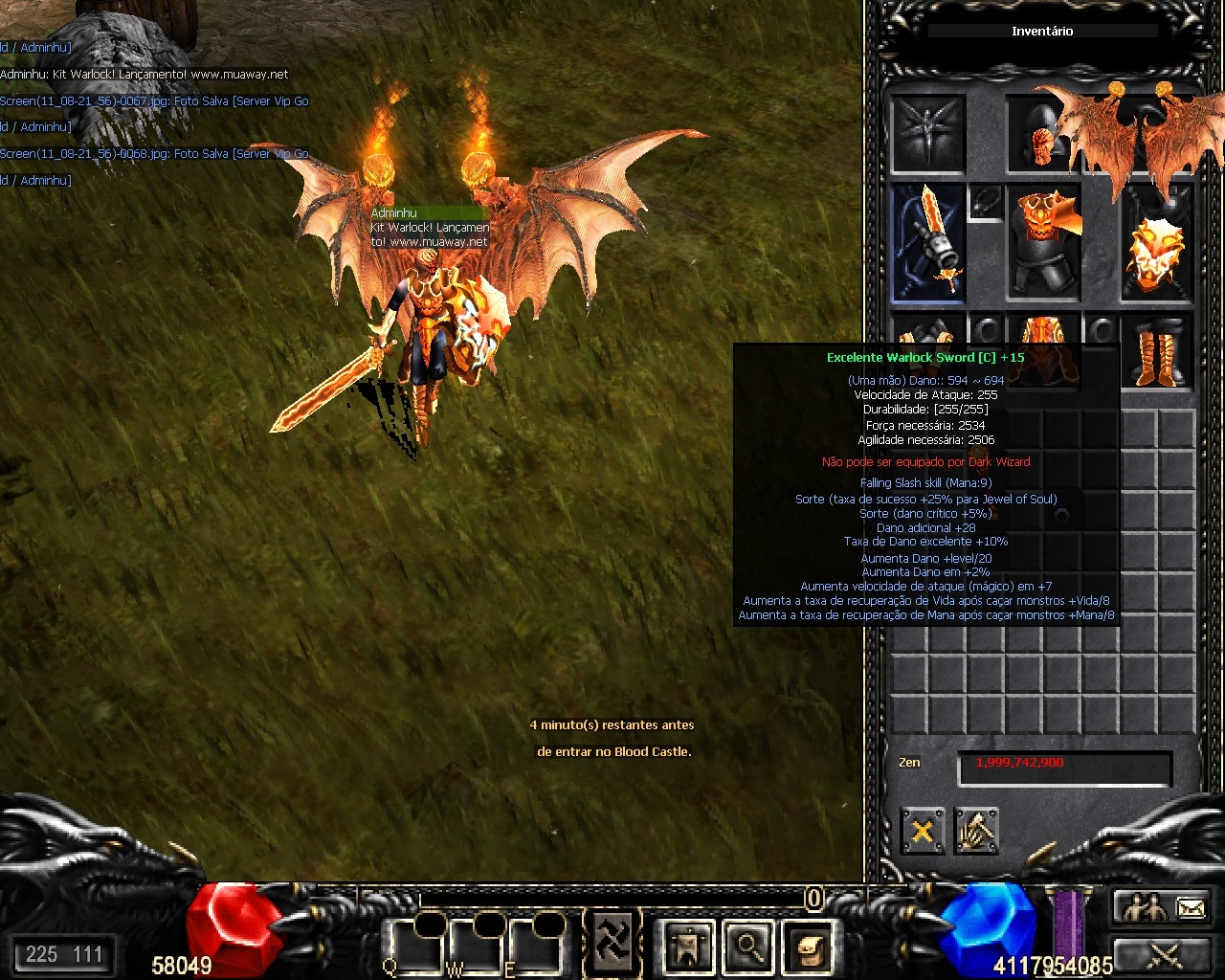Click the repair hammer button

point(975,831)
